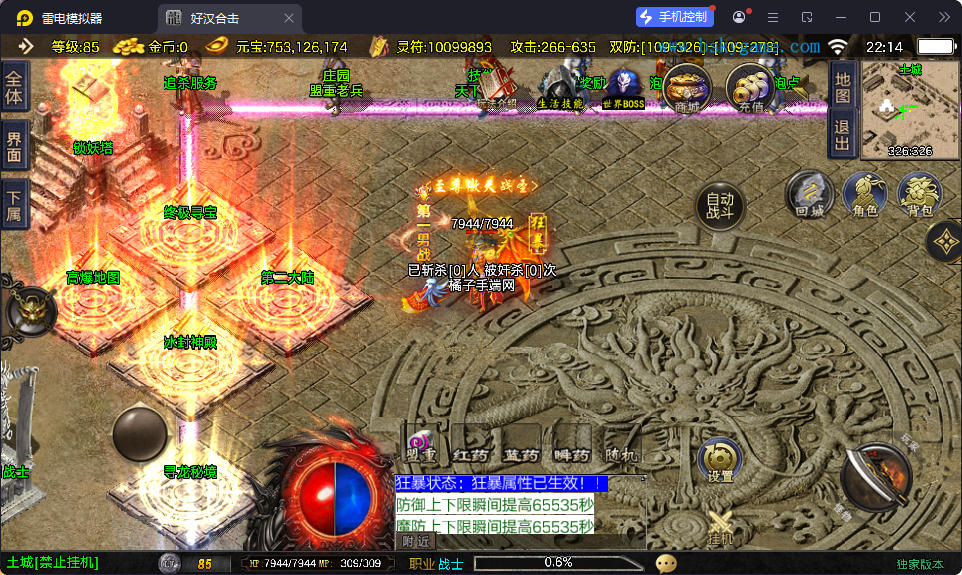
Task: Select the 界面 button
Action: [14, 146]
